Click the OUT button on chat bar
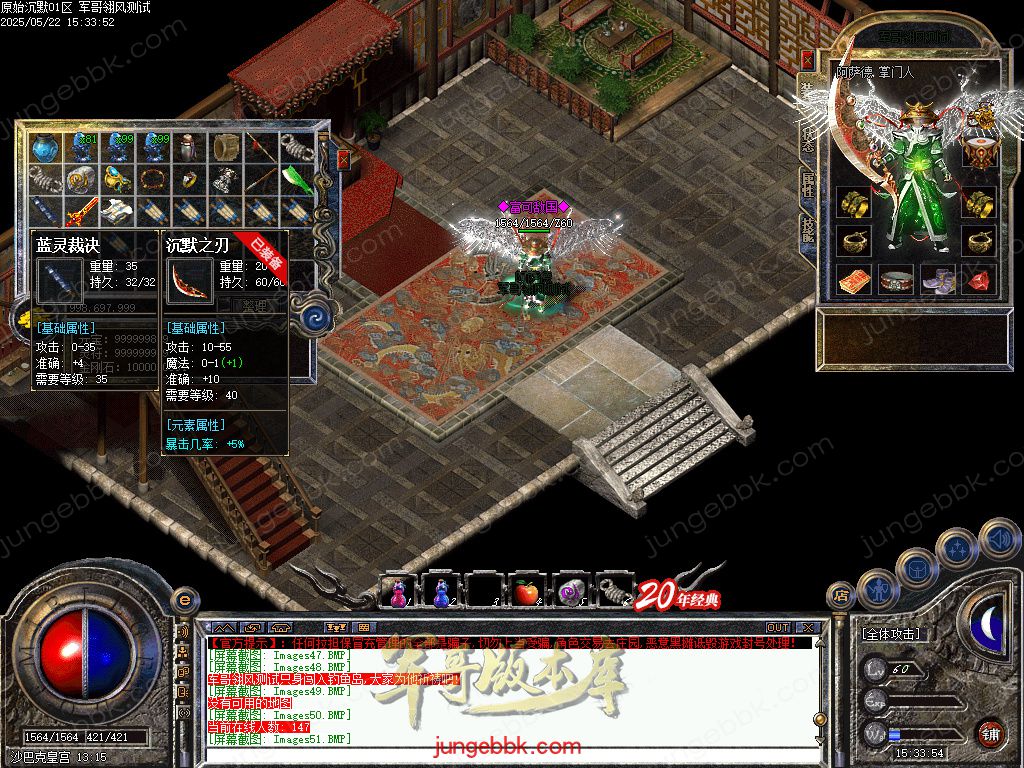 coord(777,627)
